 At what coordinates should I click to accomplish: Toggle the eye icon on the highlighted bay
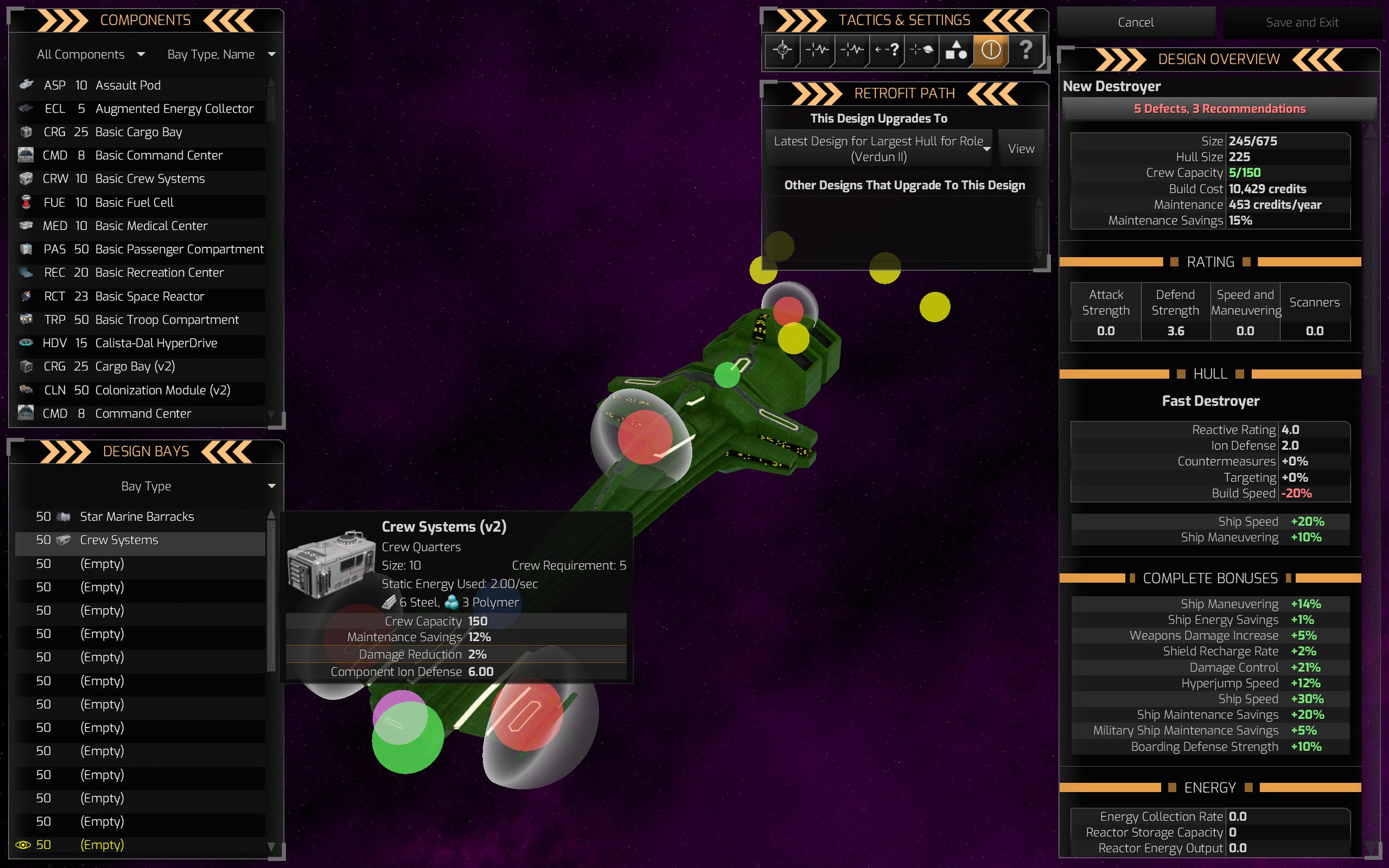pos(23,845)
